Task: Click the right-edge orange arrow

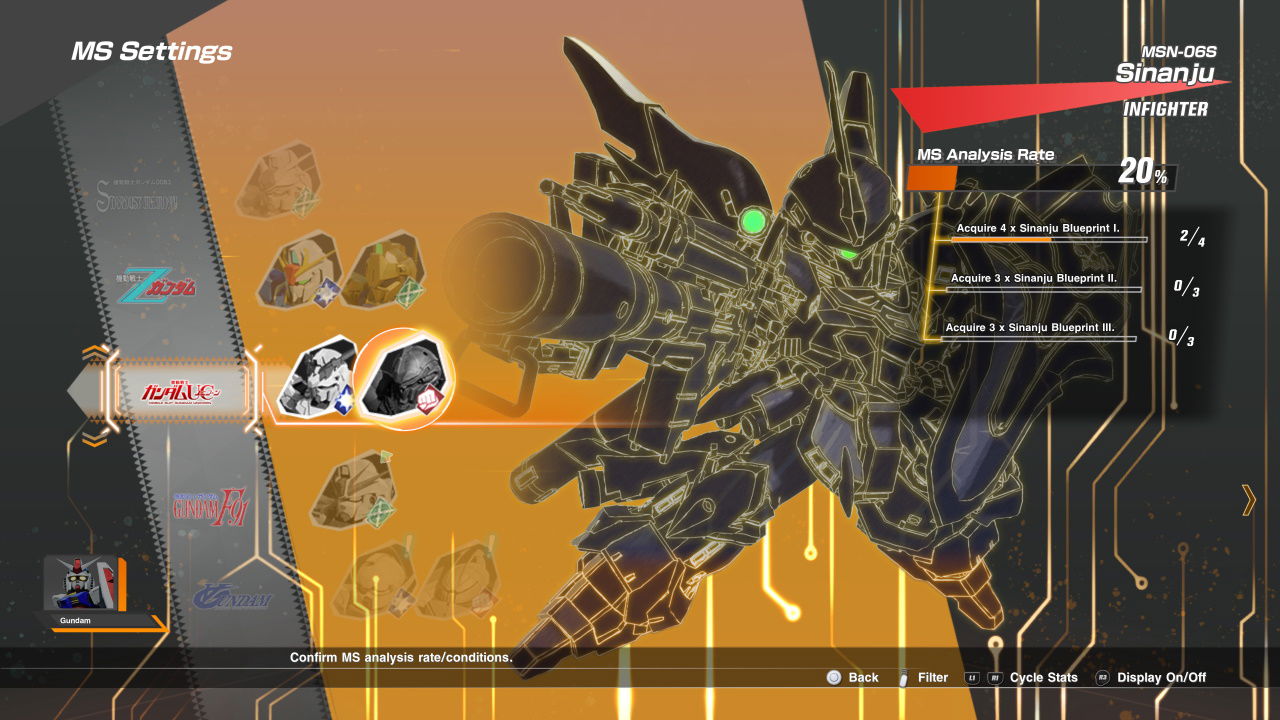Action: (1248, 499)
